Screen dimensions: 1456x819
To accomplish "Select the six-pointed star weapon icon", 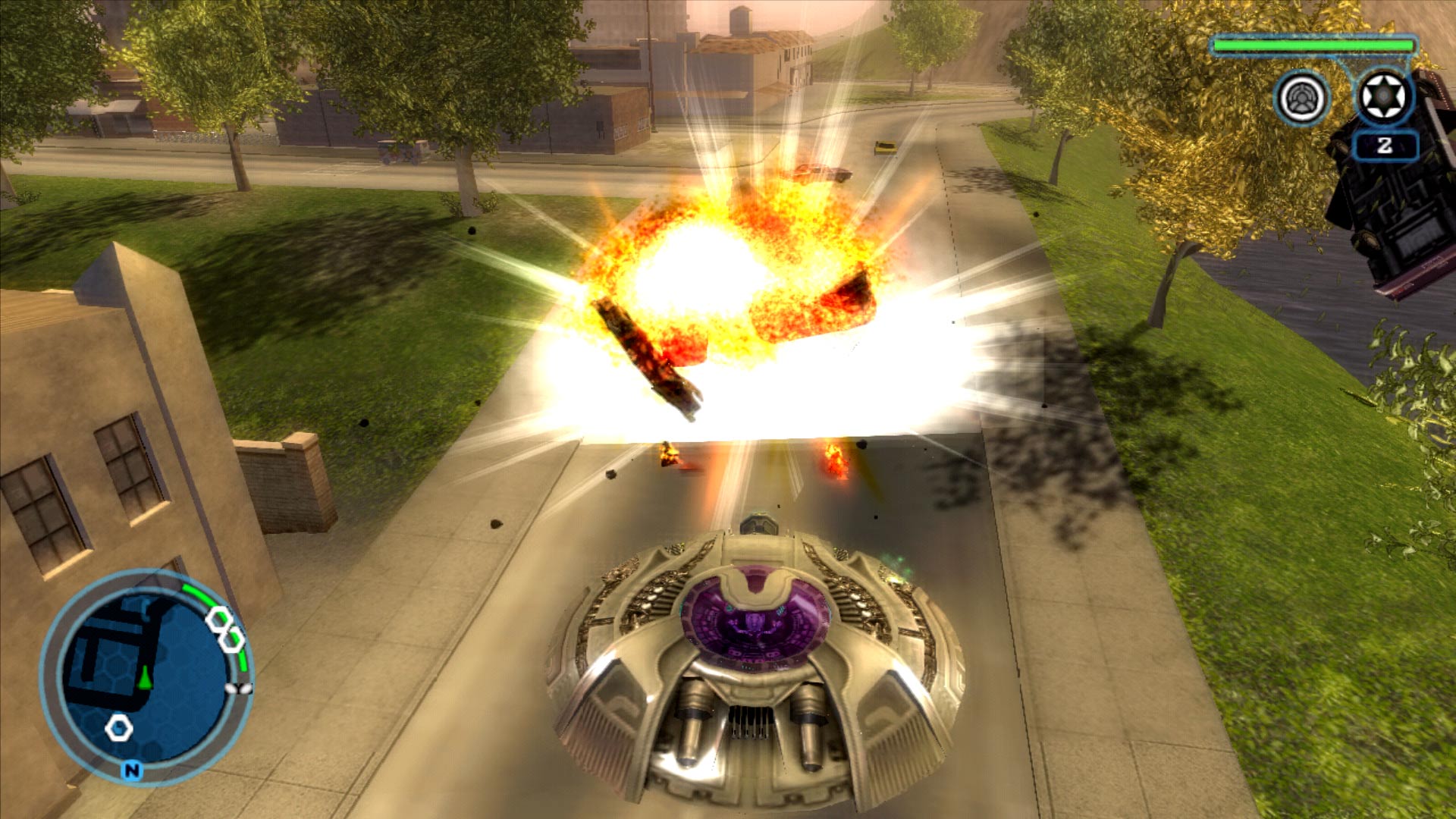I will coord(1384,97).
